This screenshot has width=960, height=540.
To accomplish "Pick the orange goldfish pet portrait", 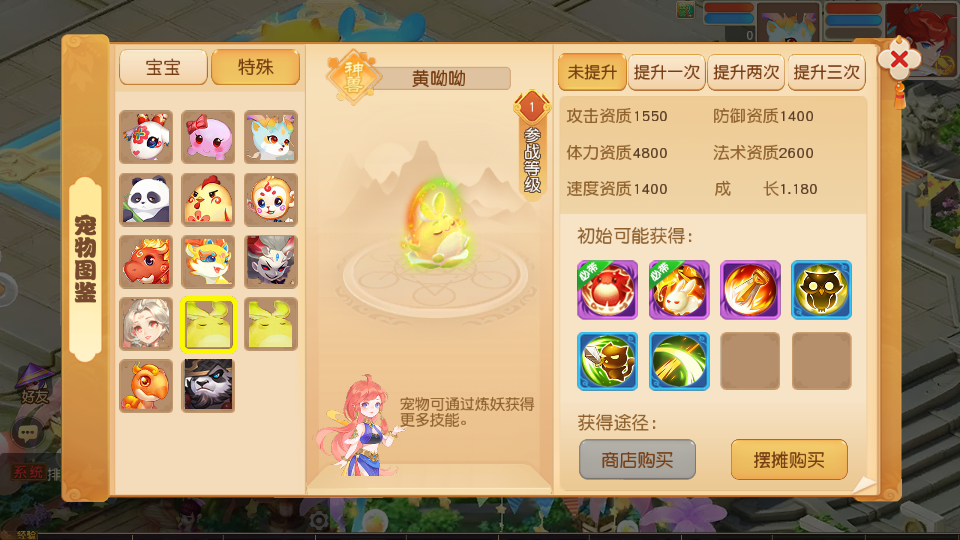I will [x=146, y=386].
